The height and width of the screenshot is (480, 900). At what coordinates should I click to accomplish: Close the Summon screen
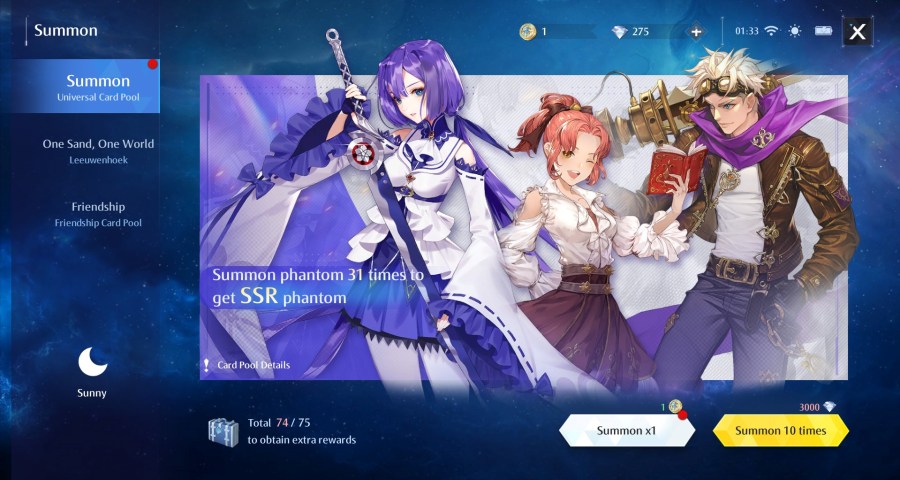pos(857,31)
